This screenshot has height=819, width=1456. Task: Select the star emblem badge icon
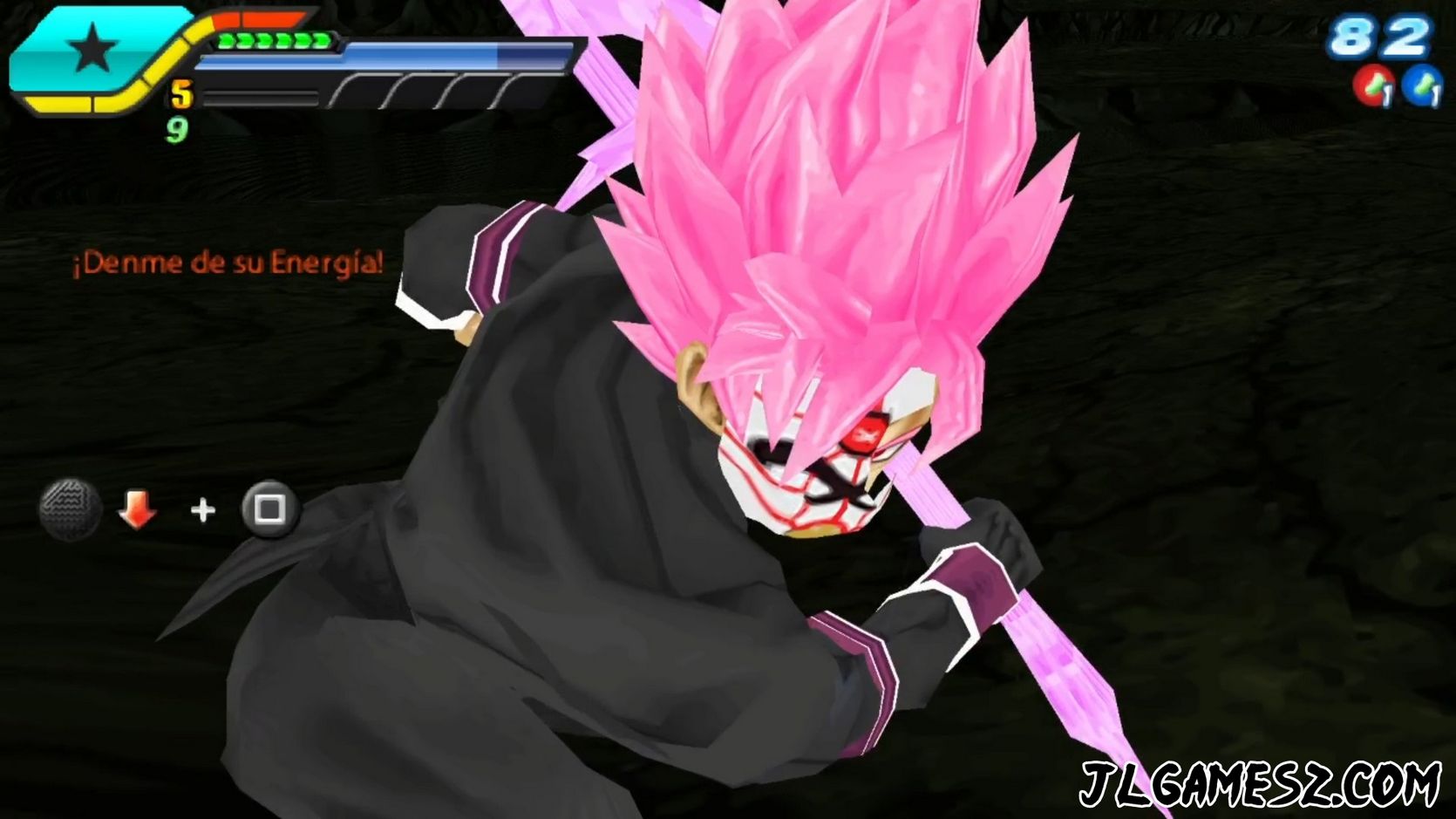pos(92,48)
